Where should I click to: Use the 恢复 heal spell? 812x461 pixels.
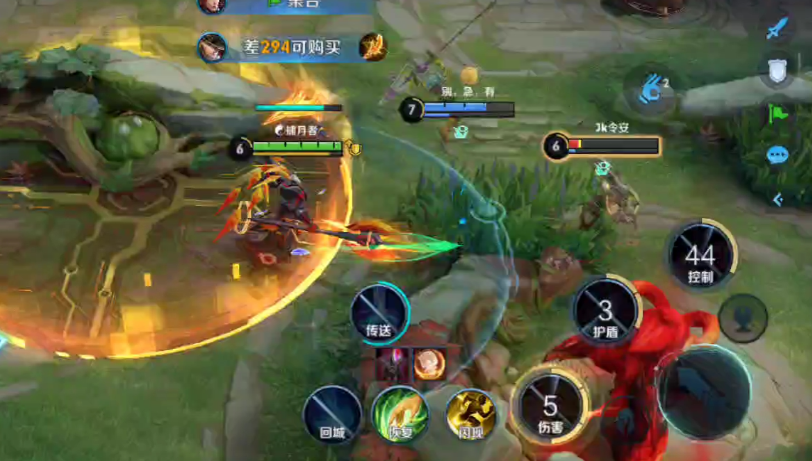click(400, 412)
